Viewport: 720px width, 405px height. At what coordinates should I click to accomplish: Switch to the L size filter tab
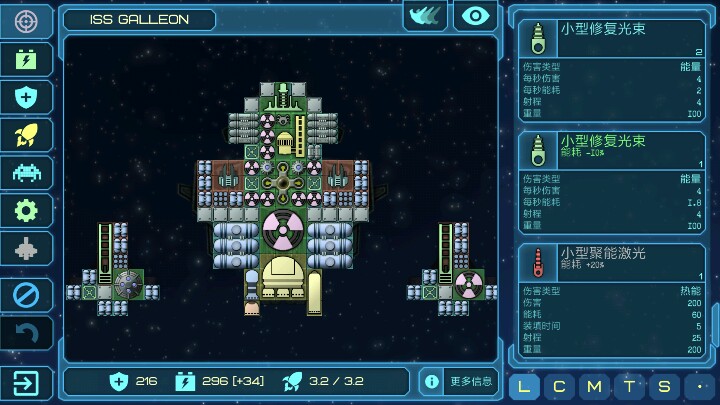point(526,386)
